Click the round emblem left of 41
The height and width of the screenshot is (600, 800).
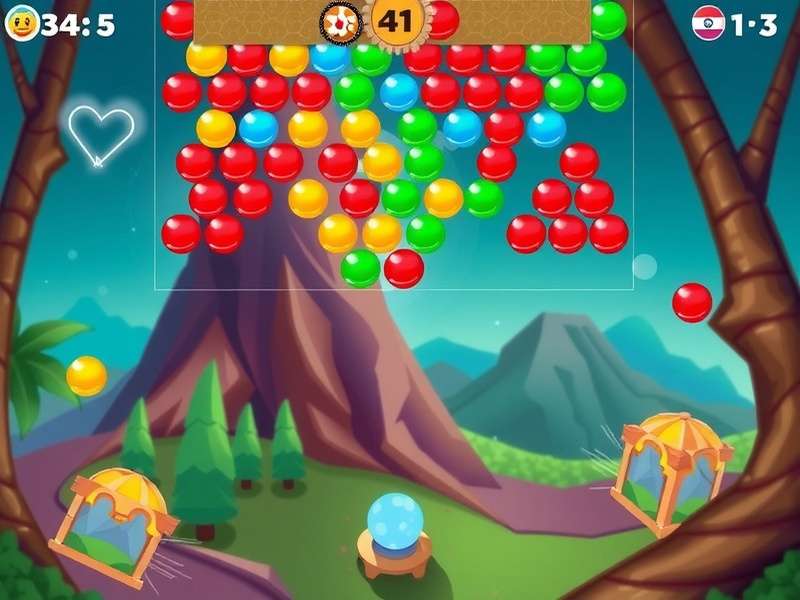(339, 20)
